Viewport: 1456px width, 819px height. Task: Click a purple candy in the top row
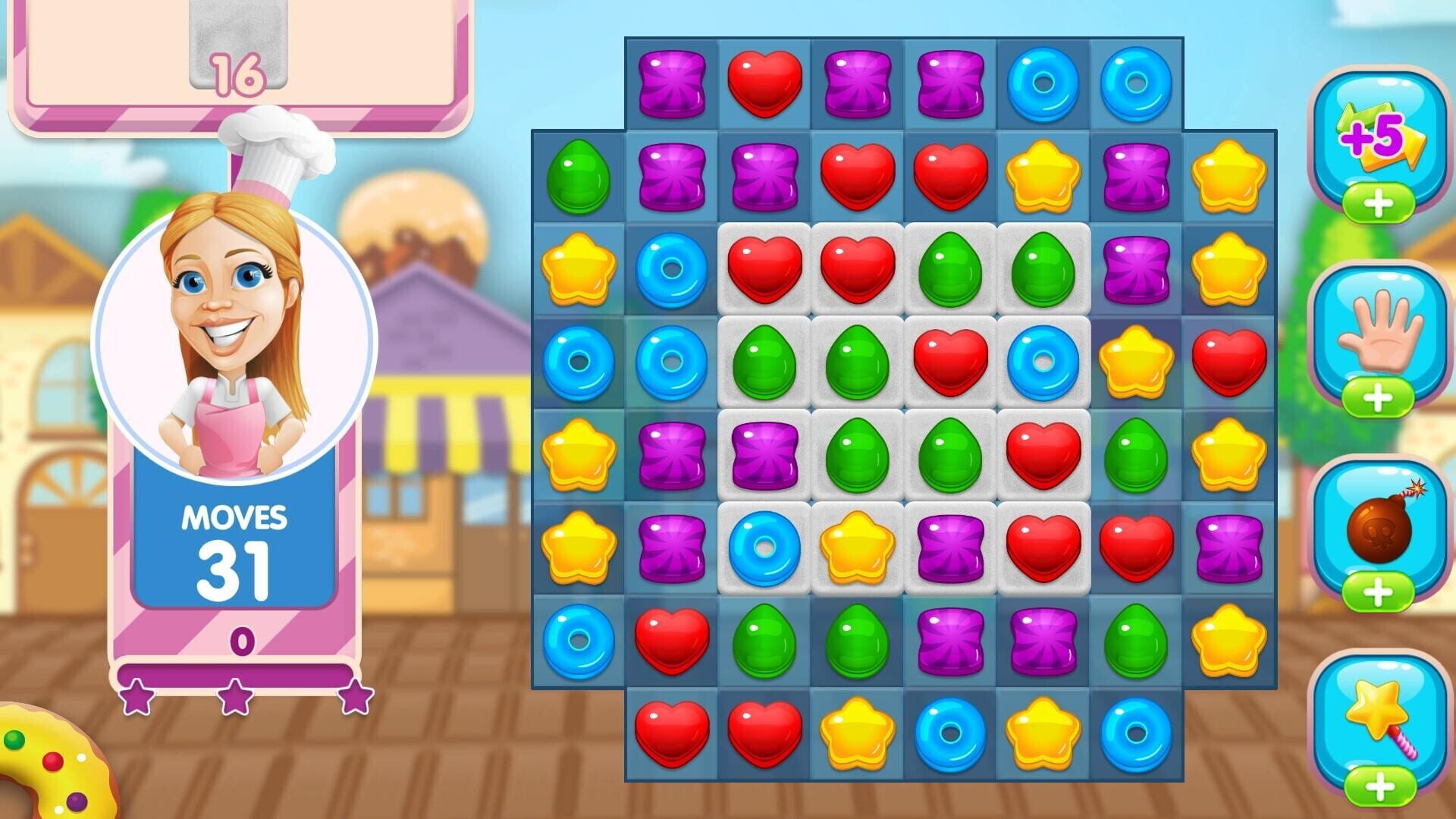[x=673, y=83]
